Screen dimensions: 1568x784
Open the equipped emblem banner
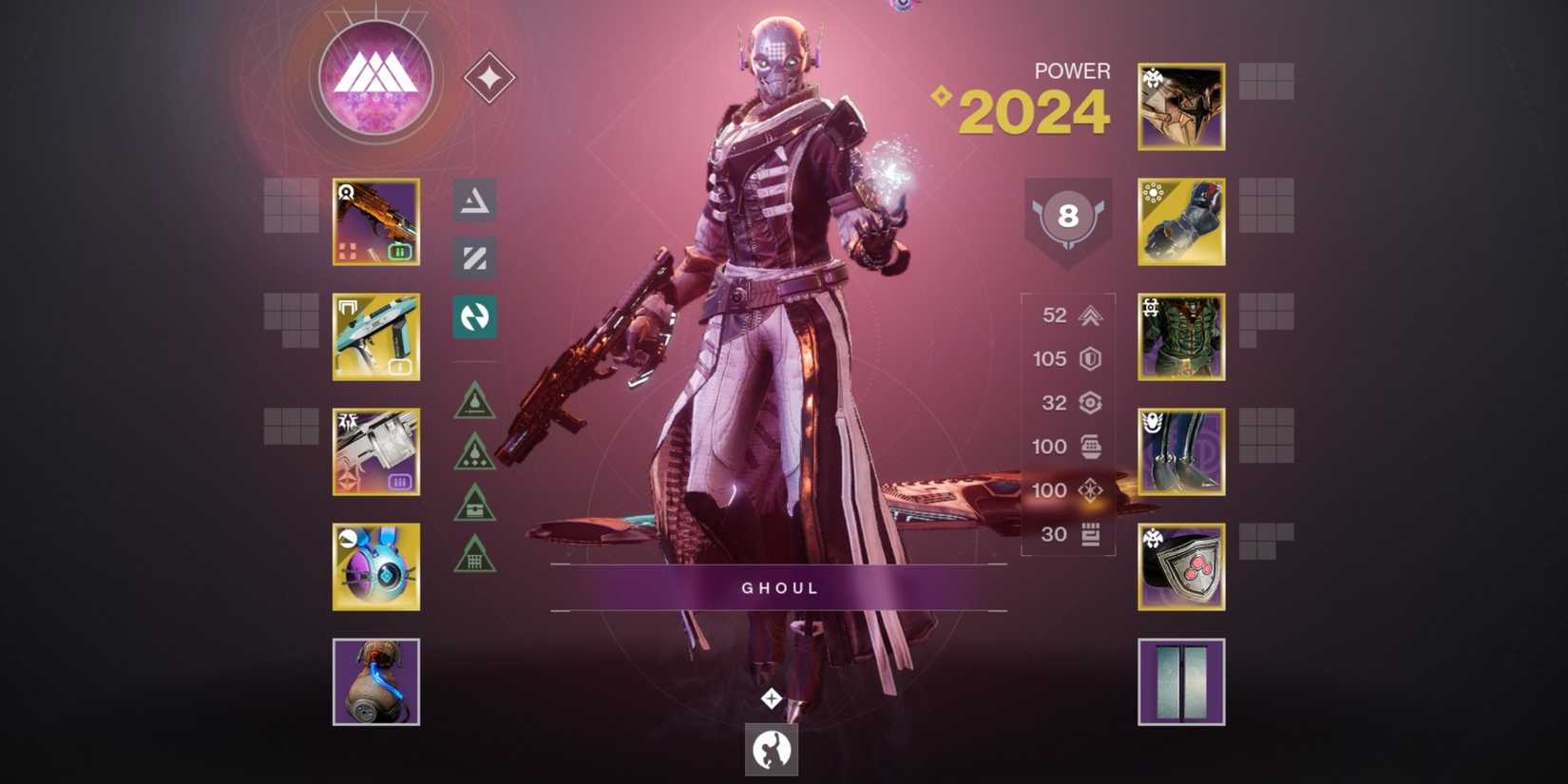(1180, 682)
